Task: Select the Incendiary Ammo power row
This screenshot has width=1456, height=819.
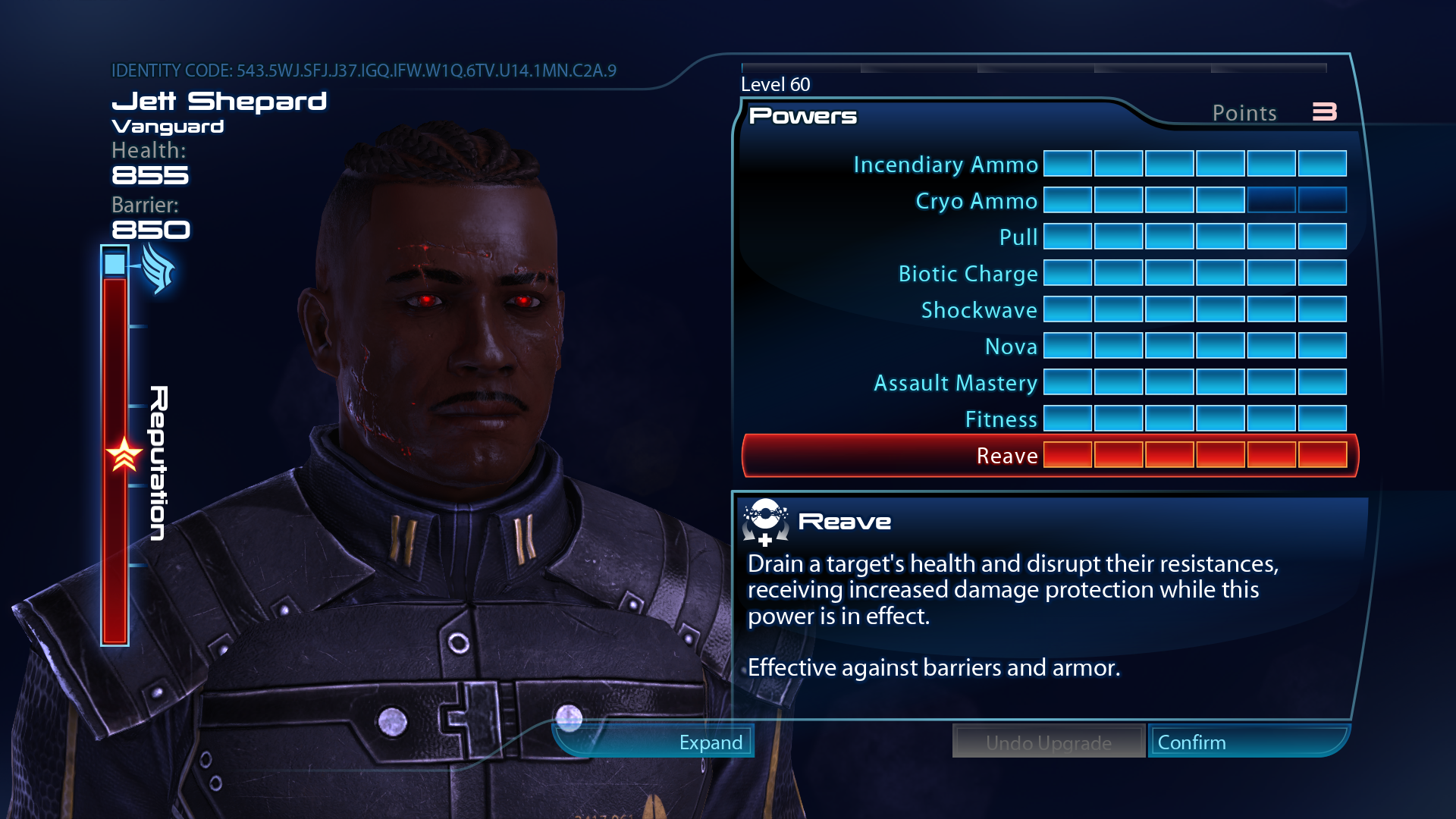Action: pos(945,165)
